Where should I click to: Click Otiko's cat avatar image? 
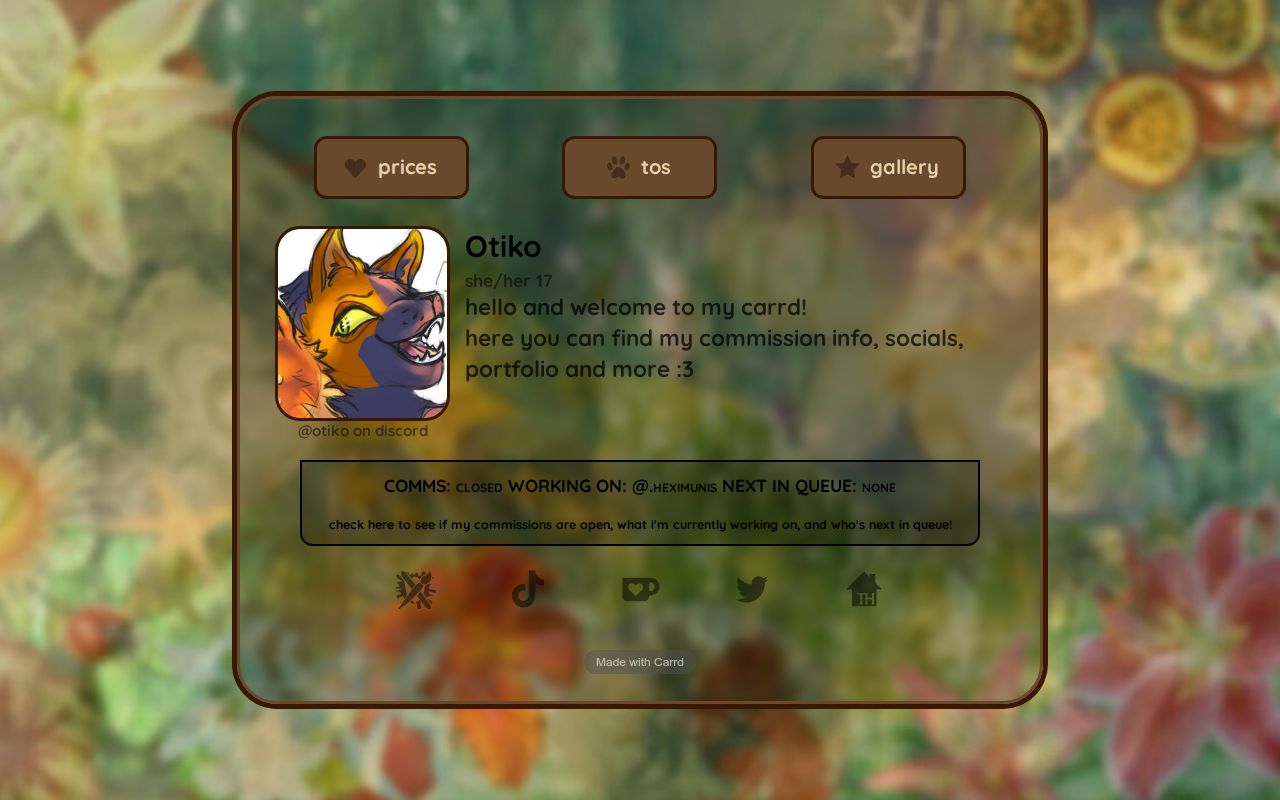click(x=362, y=323)
